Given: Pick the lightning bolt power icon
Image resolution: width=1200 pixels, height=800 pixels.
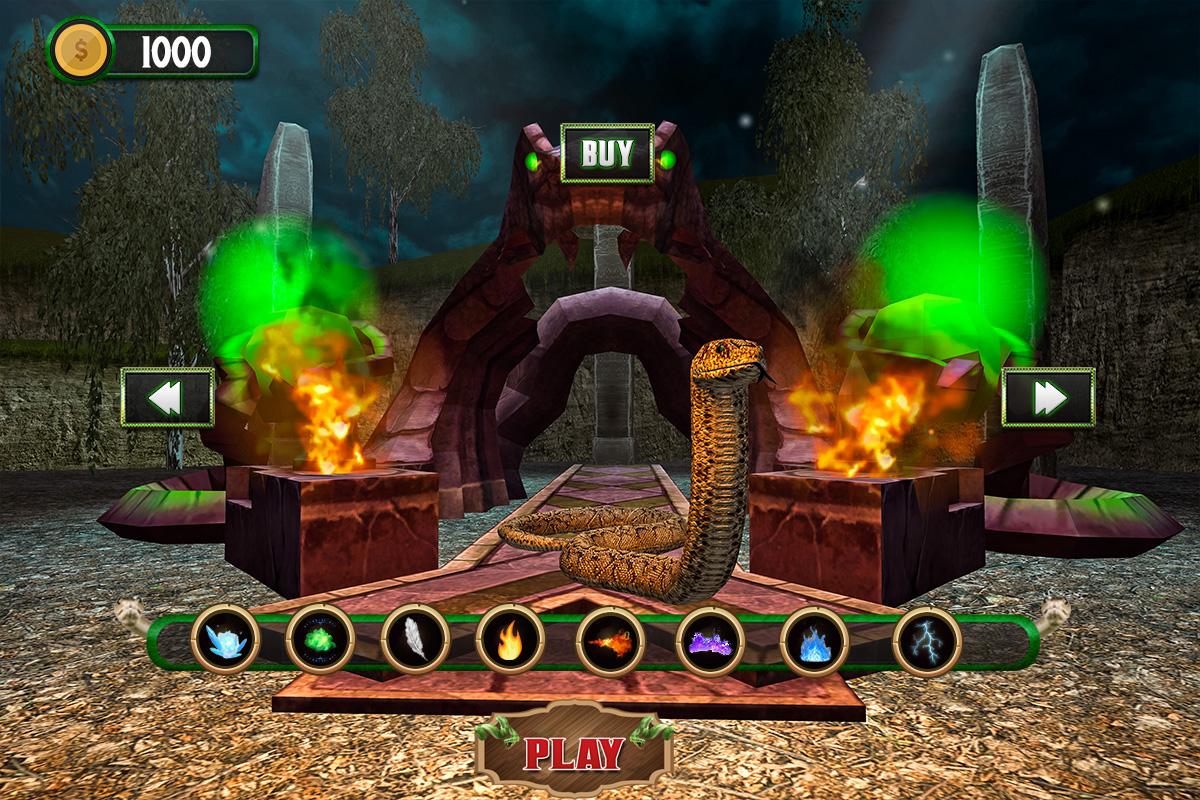Looking at the screenshot, I should pyautogui.click(x=926, y=640).
